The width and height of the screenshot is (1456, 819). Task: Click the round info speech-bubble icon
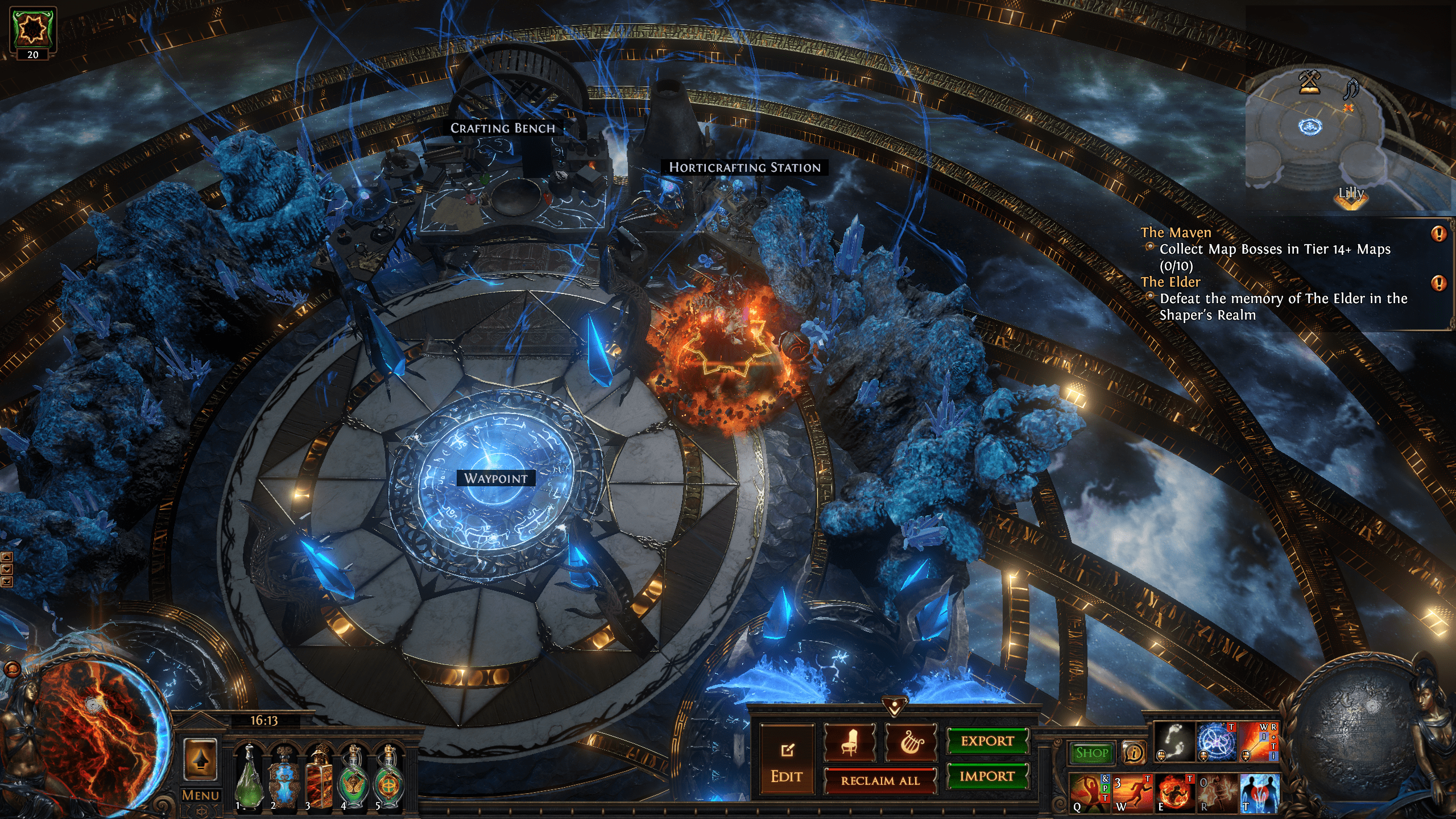(1134, 753)
